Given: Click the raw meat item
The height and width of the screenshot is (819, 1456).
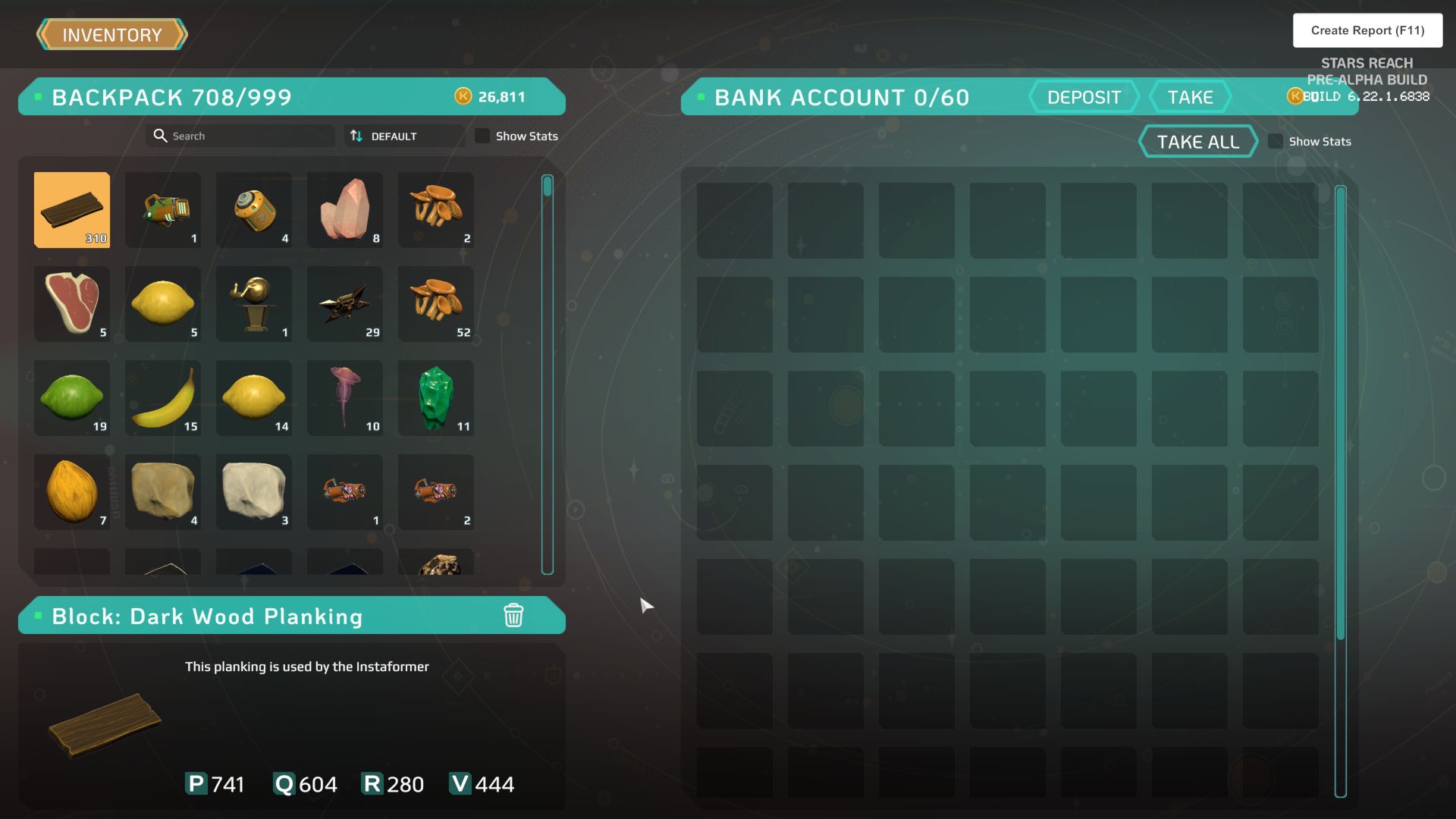Looking at the screenshot, I should click(71, 303).
